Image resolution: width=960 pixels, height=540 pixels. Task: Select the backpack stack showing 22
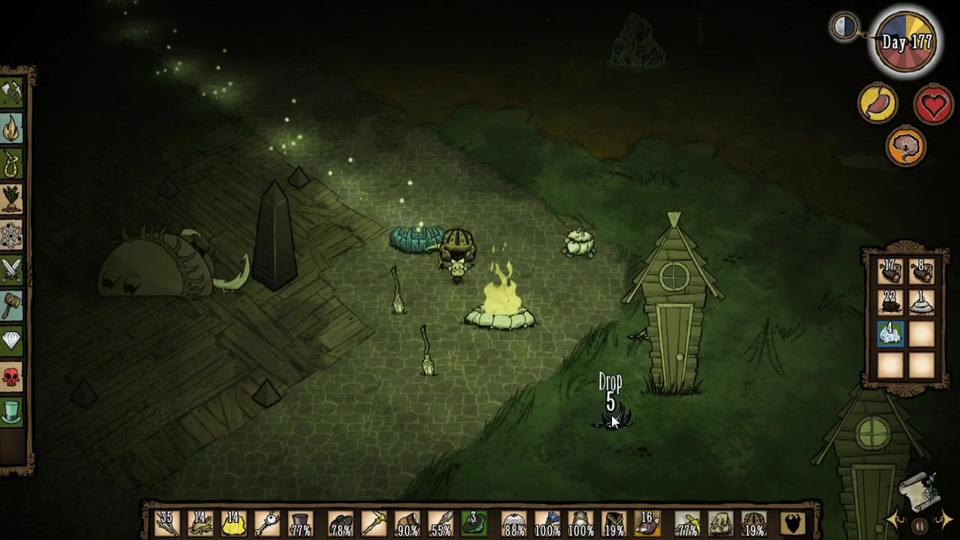click(891, 303)
